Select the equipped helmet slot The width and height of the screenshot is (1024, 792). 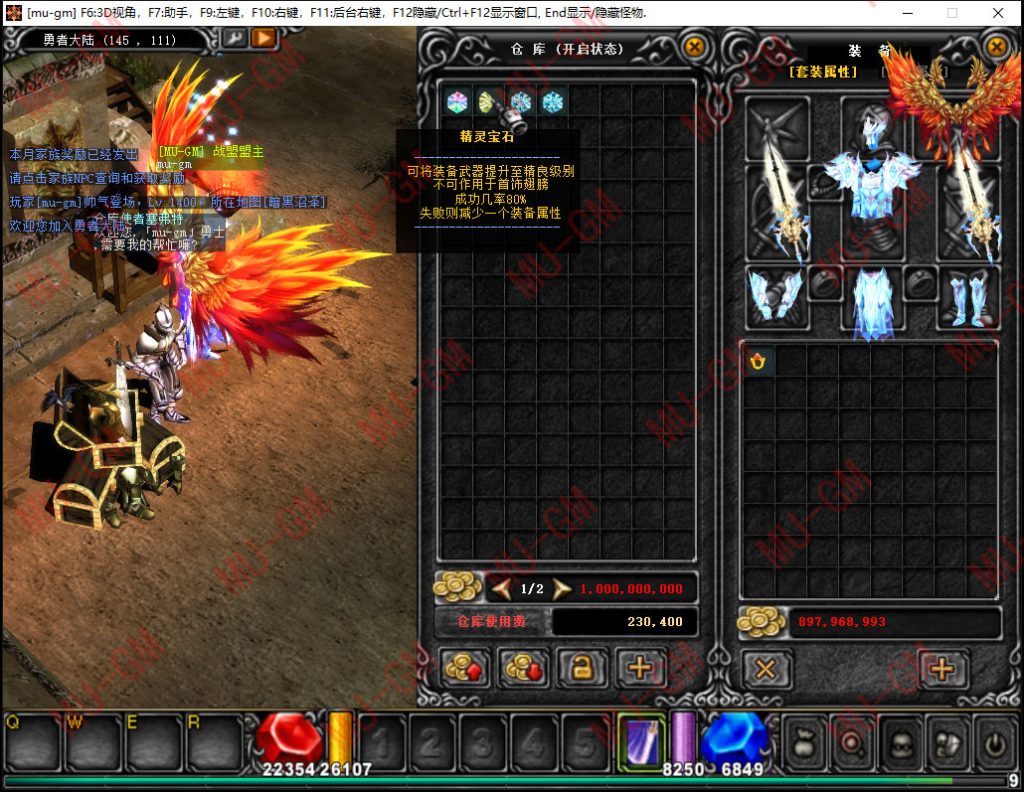872,124
